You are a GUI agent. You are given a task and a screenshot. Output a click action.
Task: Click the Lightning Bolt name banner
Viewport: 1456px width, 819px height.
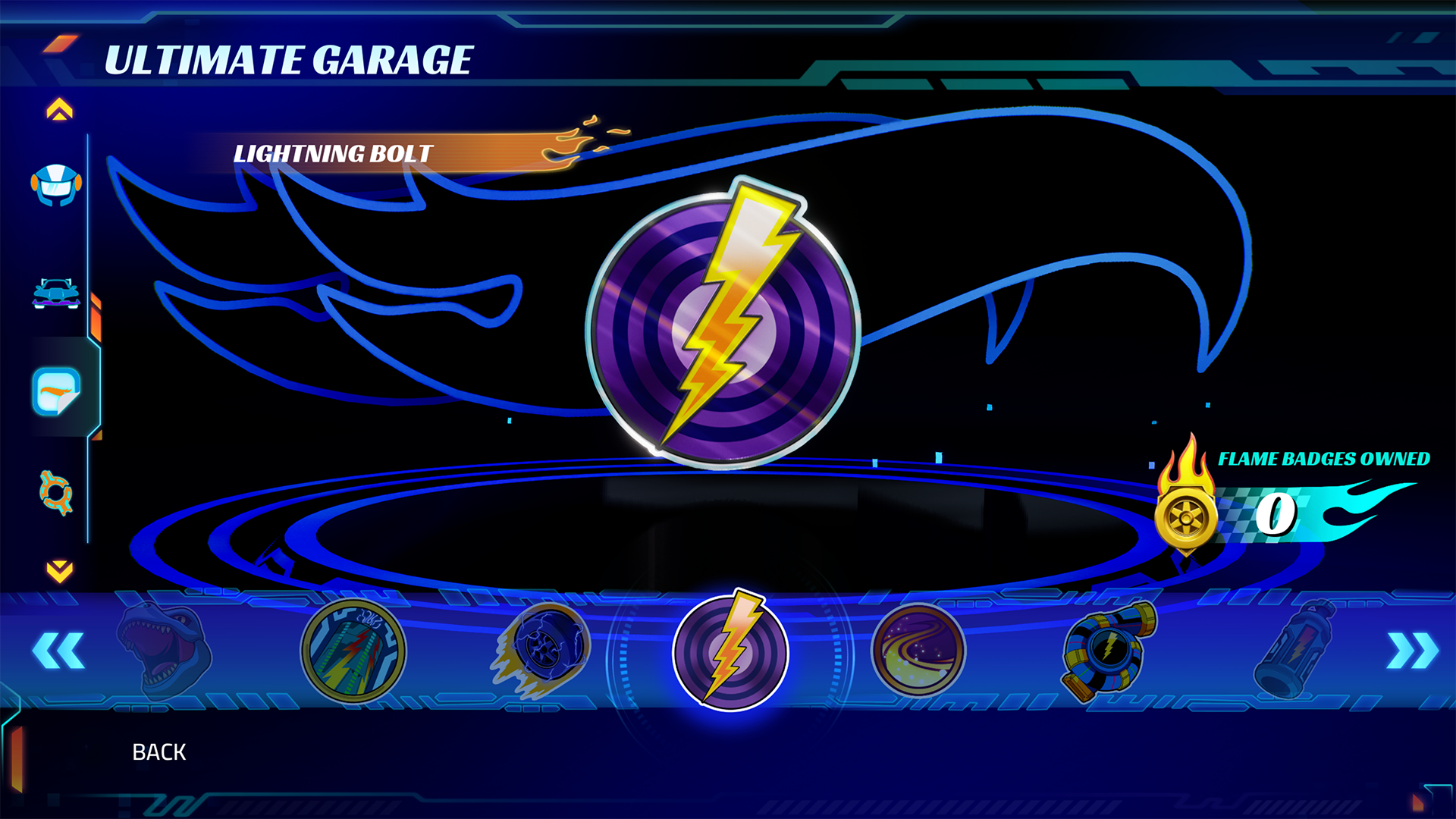point(334,152)
